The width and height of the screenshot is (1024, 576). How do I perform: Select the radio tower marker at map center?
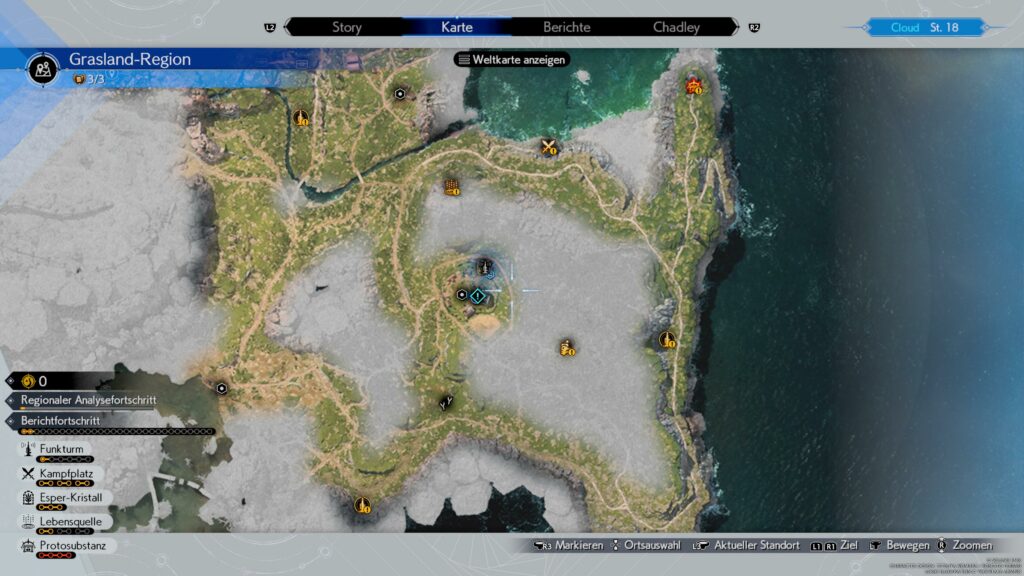click(x=485, y=268)
